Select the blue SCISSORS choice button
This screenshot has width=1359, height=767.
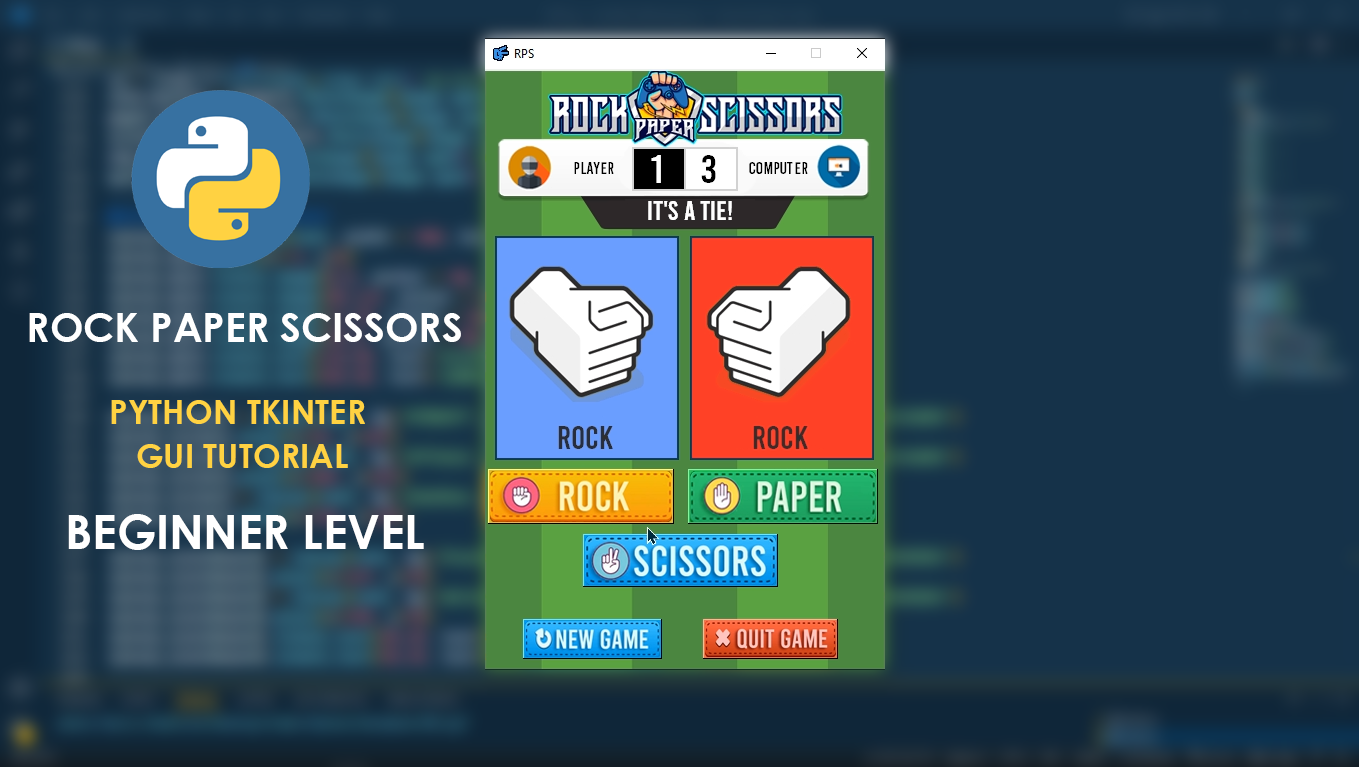[x=680, y=560]
